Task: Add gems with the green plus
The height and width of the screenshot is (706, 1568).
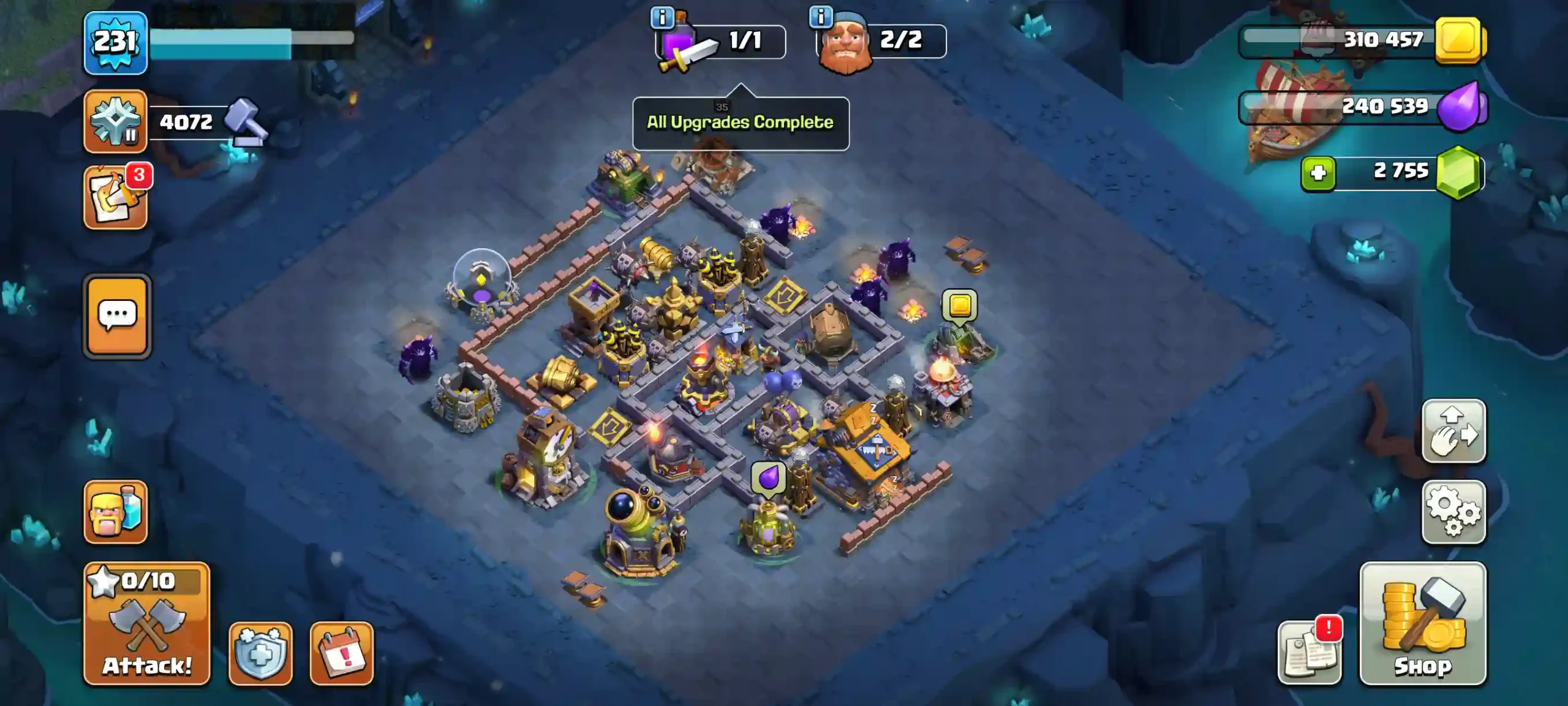Action: click(1318, 173)
